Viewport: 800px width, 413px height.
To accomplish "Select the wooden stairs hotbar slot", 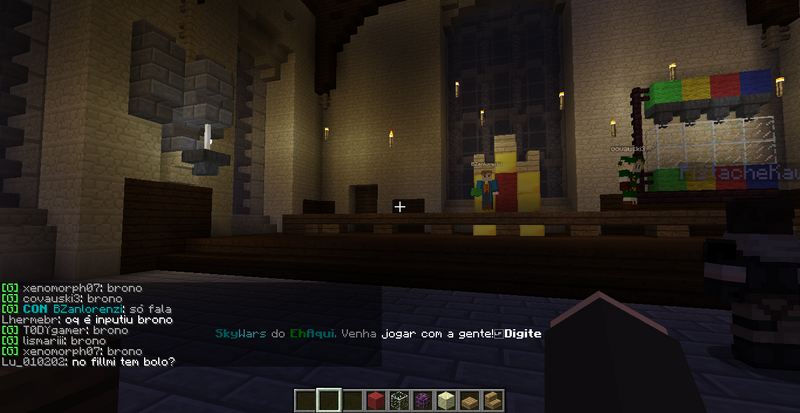I will point(494,401).
